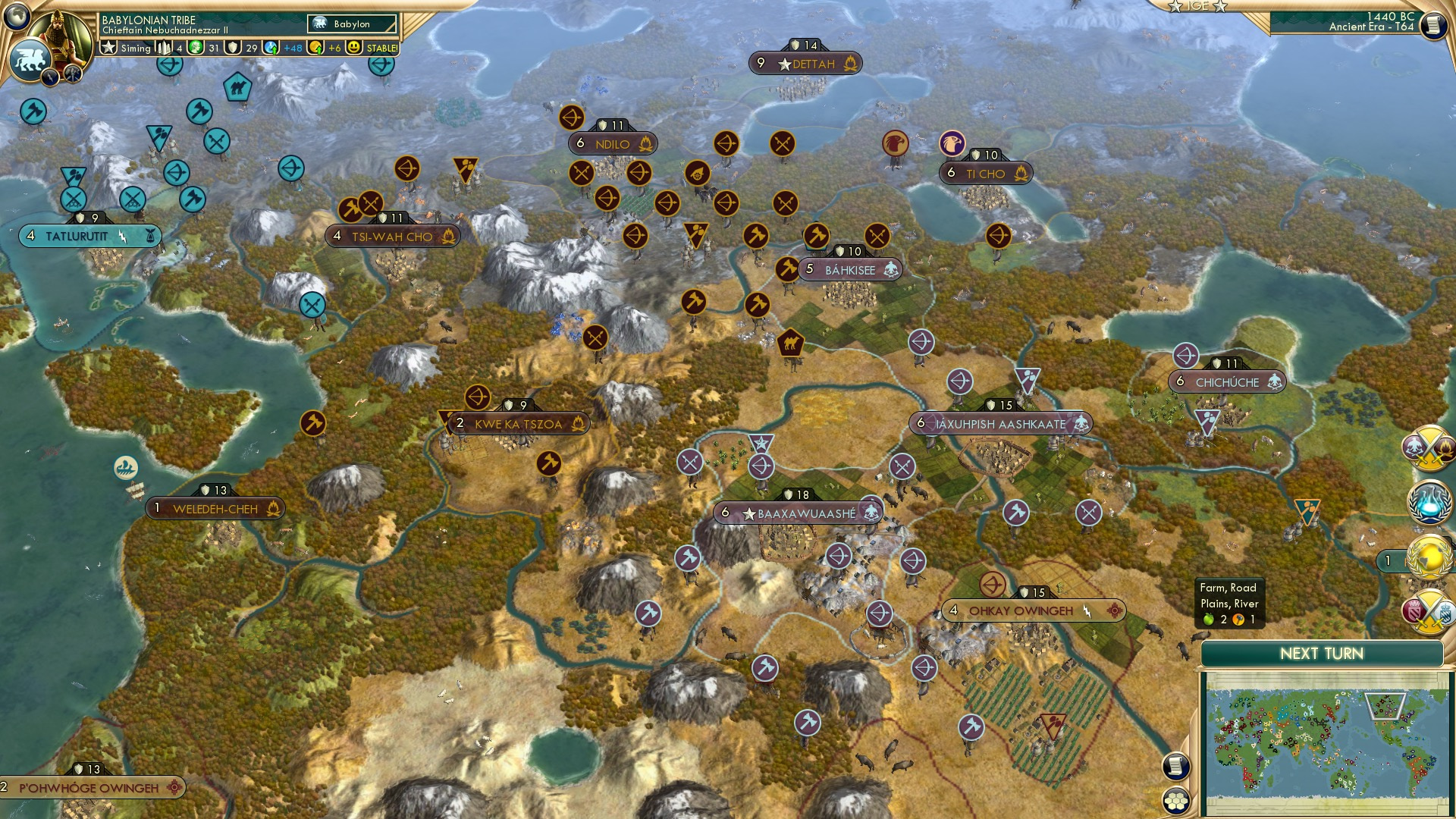Viewport: 1456px width, 819px height.
Task: Click the blue science icon showing +48
Action: (271, 47)
